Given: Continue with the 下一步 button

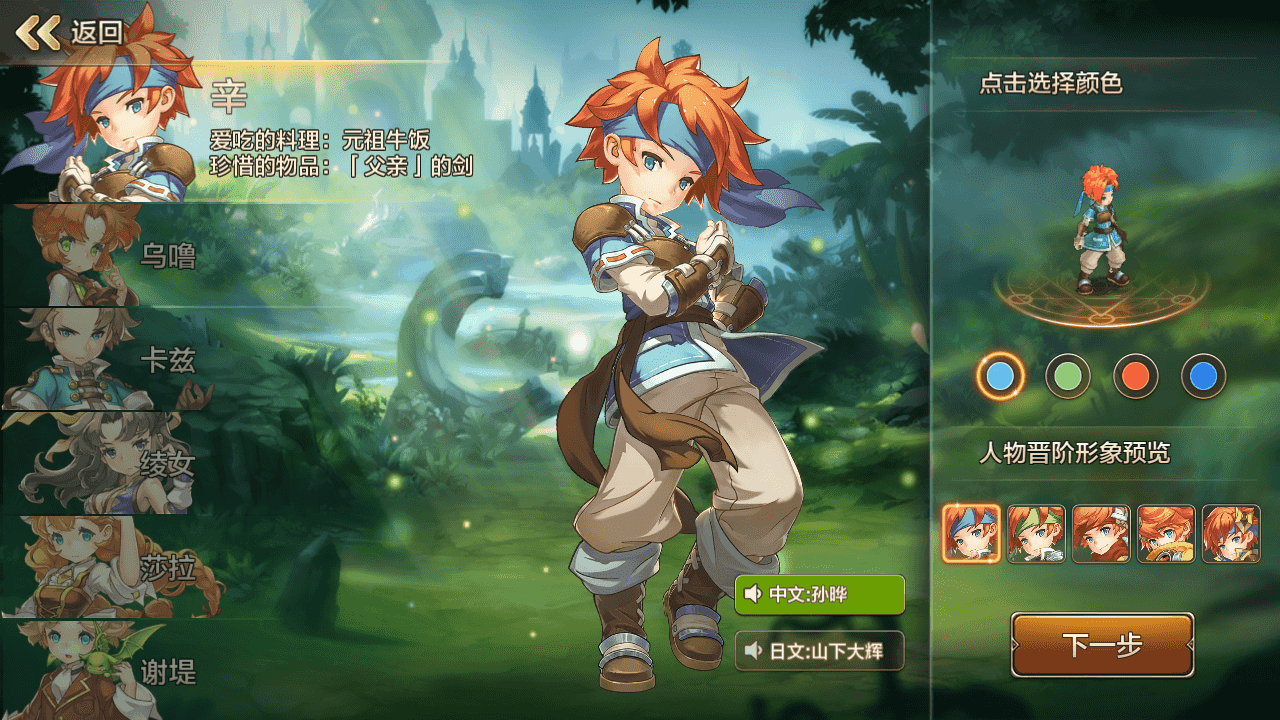Looking at the screenshot, I should 1102,645.
